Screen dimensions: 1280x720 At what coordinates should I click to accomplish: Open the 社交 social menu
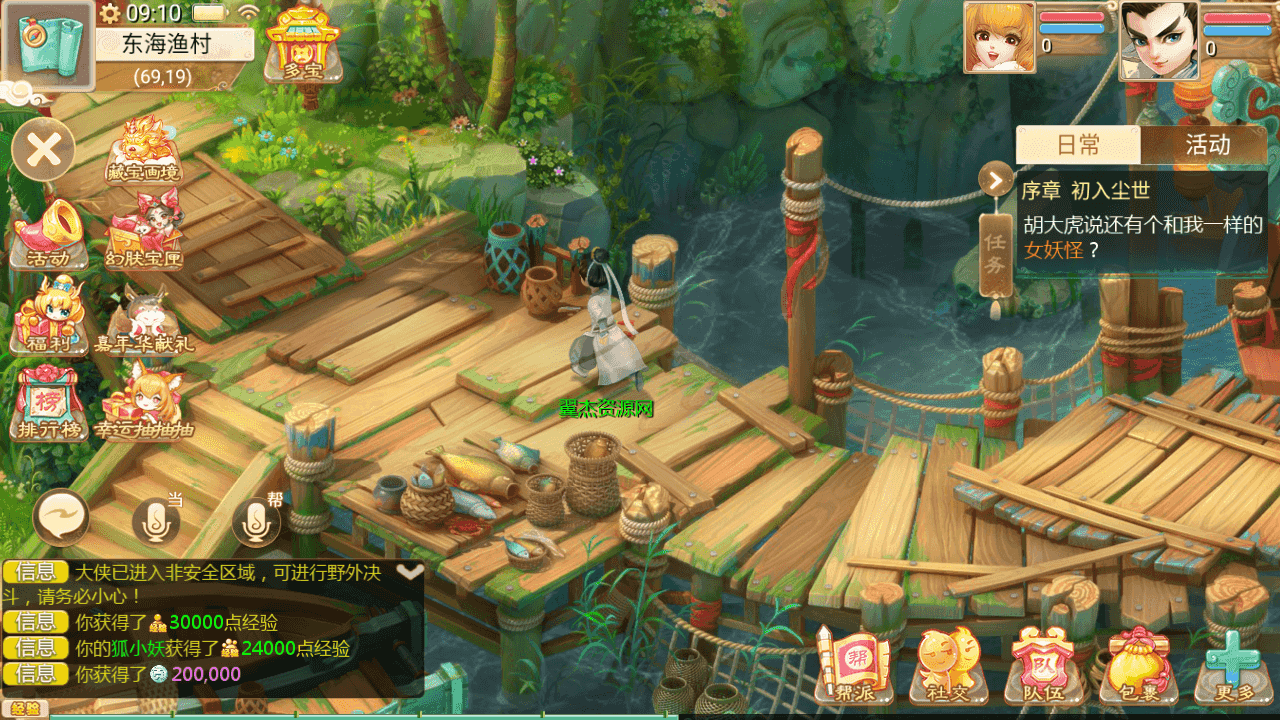[x=948, y=665]
